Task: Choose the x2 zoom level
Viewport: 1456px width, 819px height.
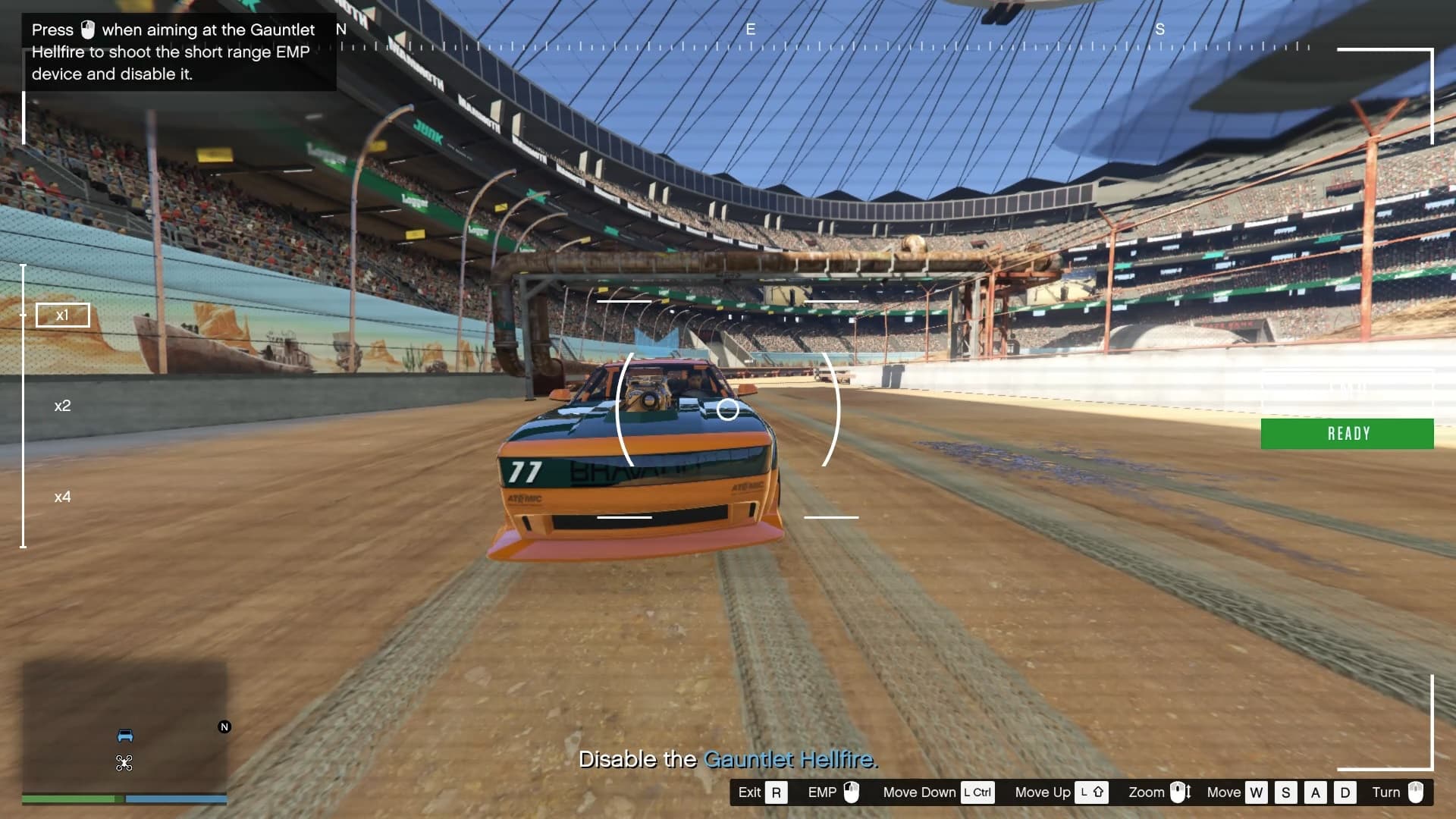Action: pos(62,406)
